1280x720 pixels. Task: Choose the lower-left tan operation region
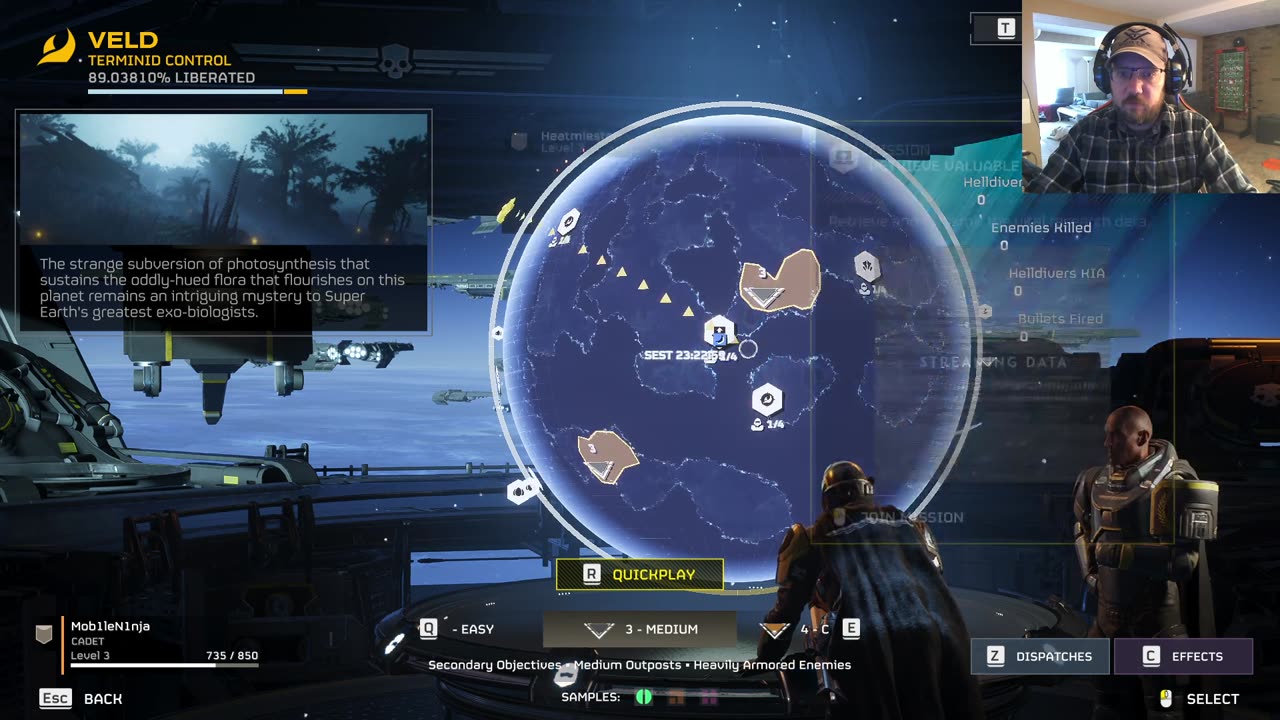tap(606, 457)
